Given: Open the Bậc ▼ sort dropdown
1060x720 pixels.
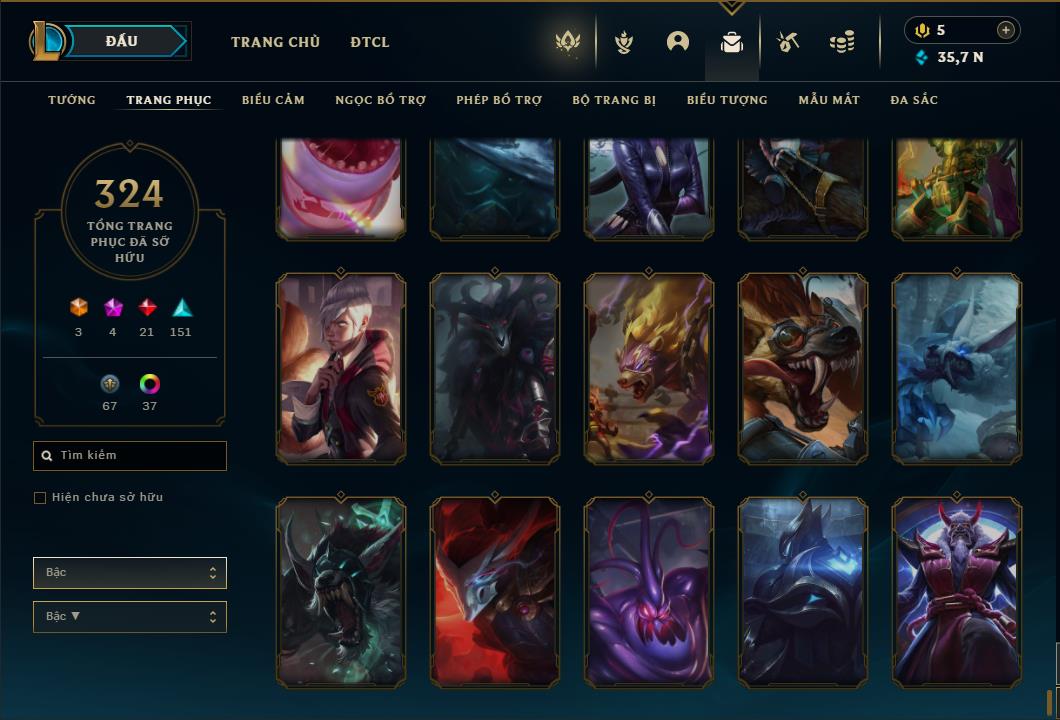Looking at the screenshot, I should point(130,617).
